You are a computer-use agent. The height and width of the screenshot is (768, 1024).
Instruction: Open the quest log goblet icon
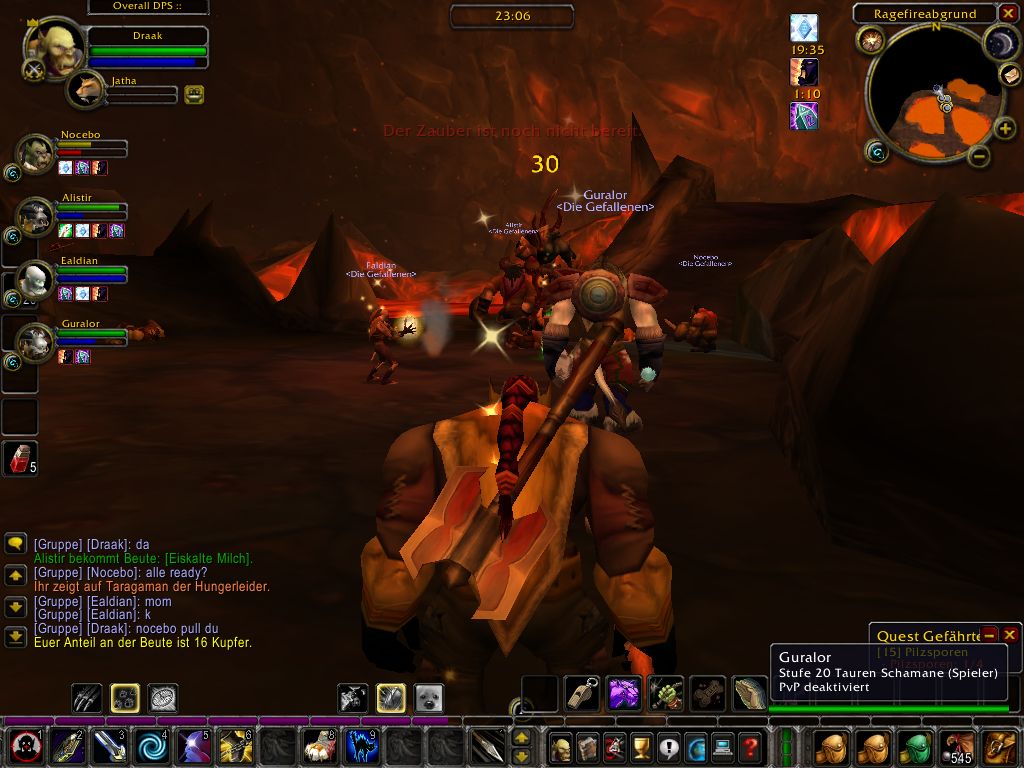click(642, 746)
